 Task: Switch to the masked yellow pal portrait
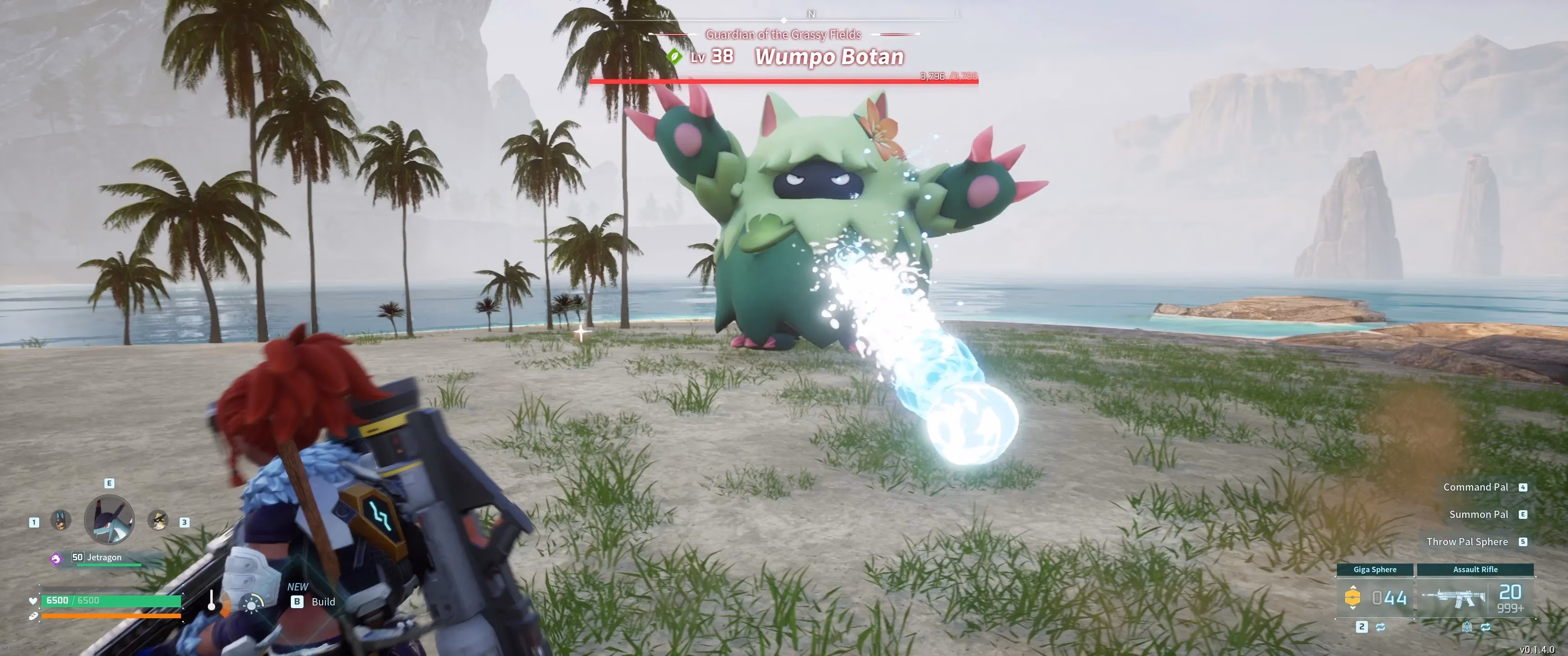coord(158,520)
